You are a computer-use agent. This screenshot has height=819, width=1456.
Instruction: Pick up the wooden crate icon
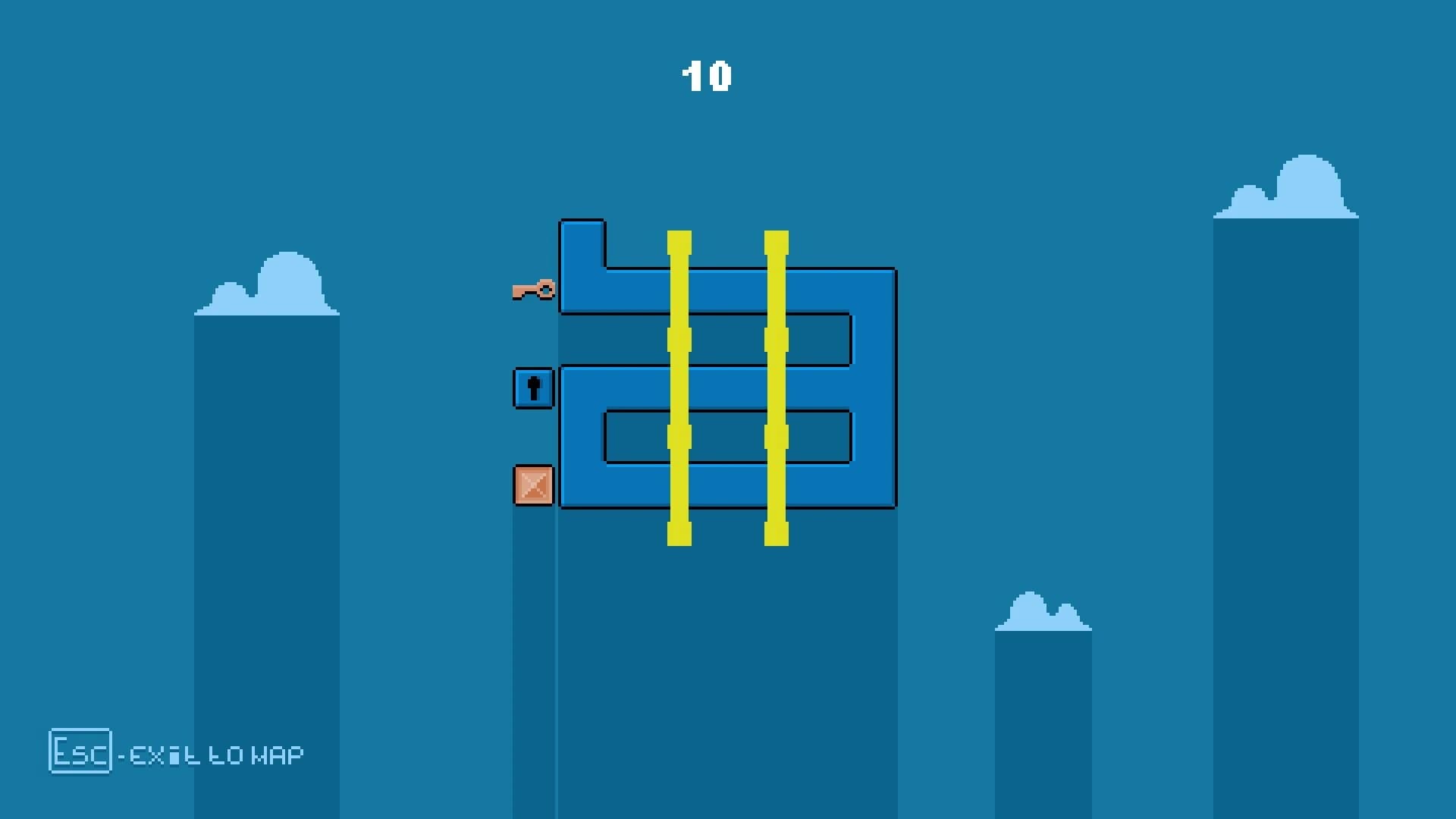tap(532, 486)
